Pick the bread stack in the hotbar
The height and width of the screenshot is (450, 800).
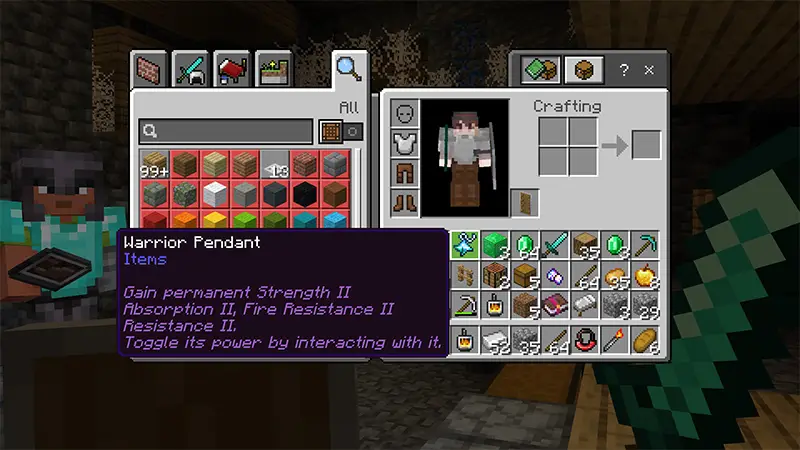(x=645, y=340)
